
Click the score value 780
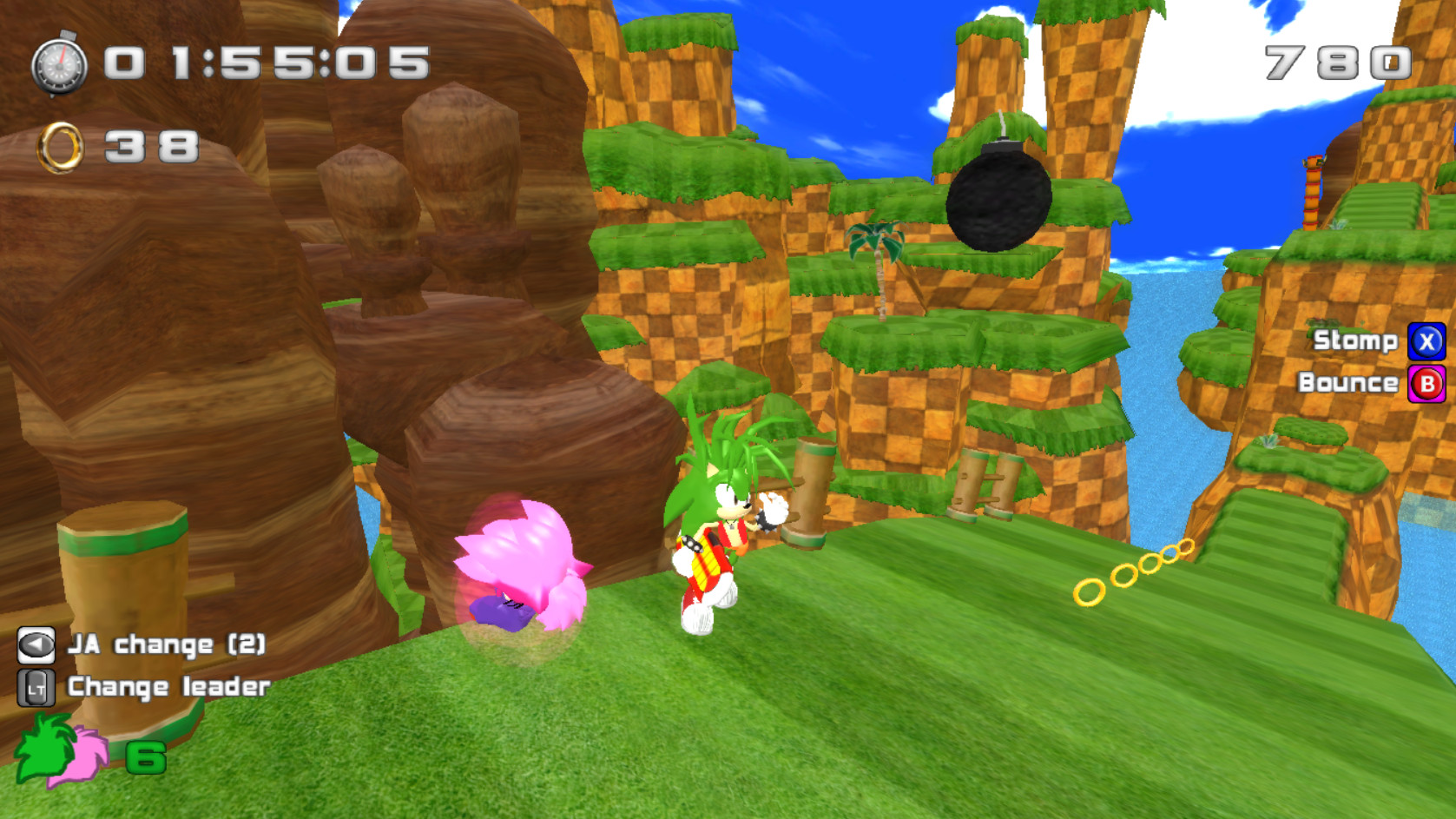(x=1339, y=63)
